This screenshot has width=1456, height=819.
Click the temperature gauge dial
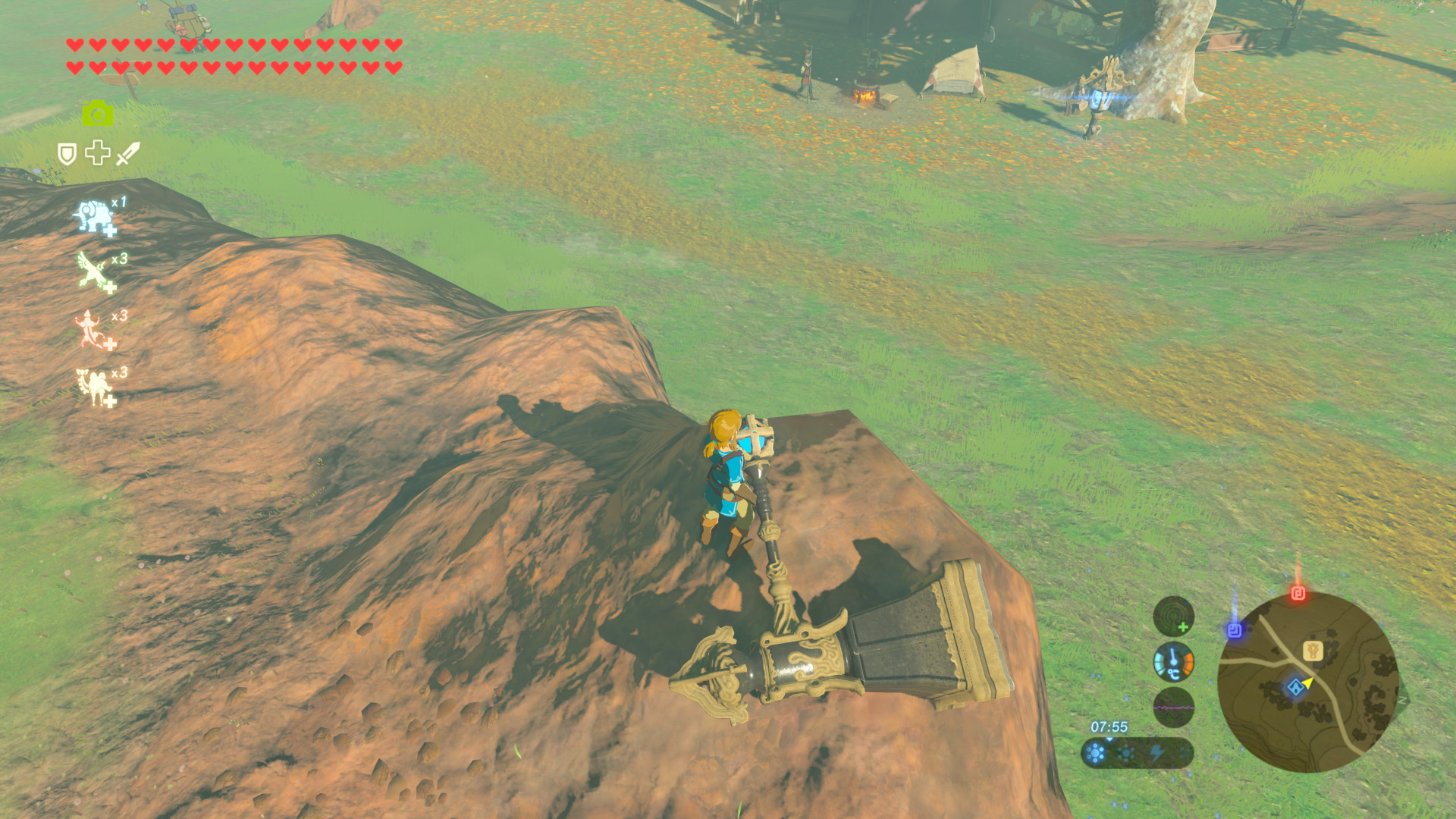click(x=1173, y=661)
